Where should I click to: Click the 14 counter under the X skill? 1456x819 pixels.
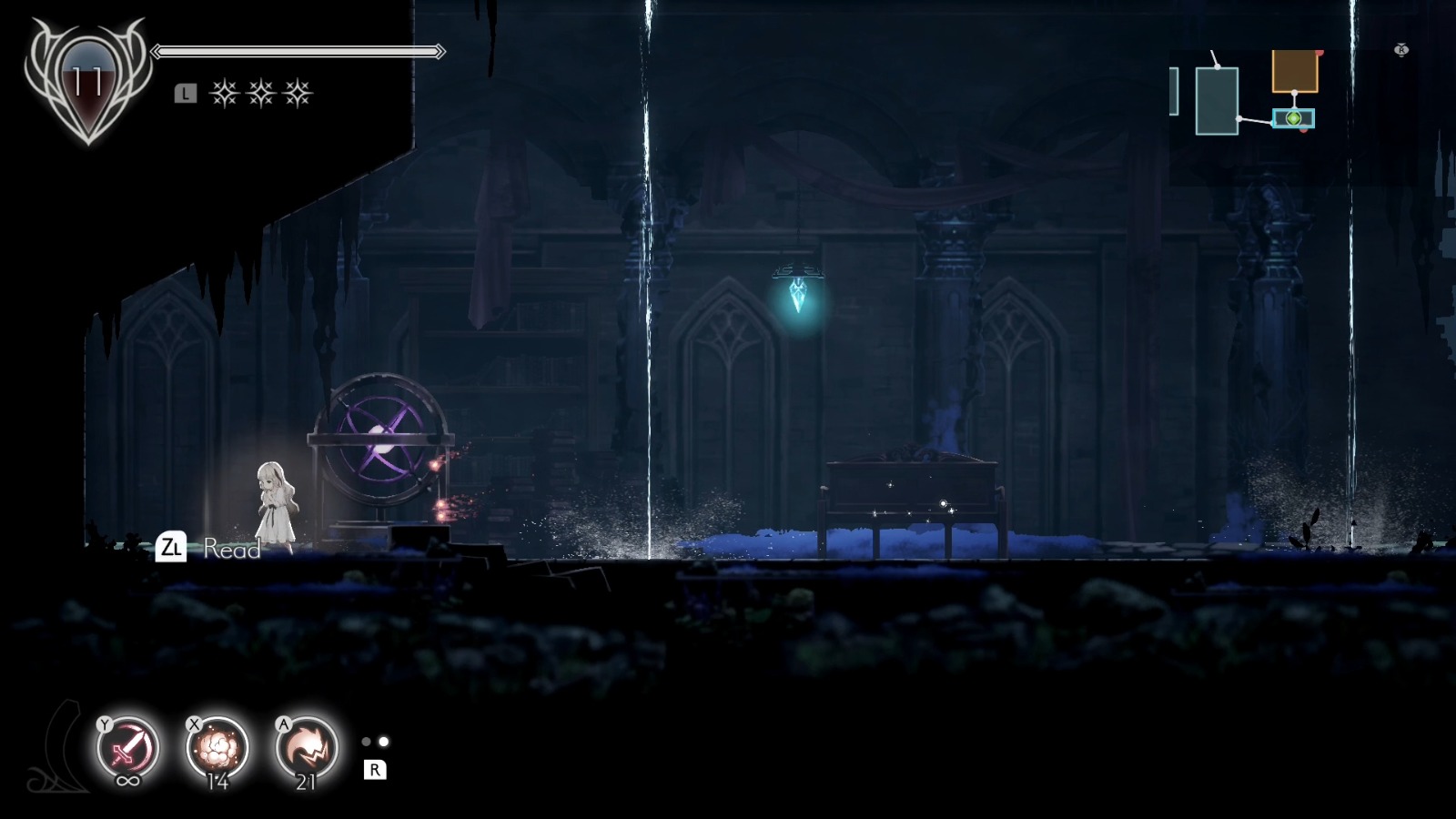[x=218, y=781]
